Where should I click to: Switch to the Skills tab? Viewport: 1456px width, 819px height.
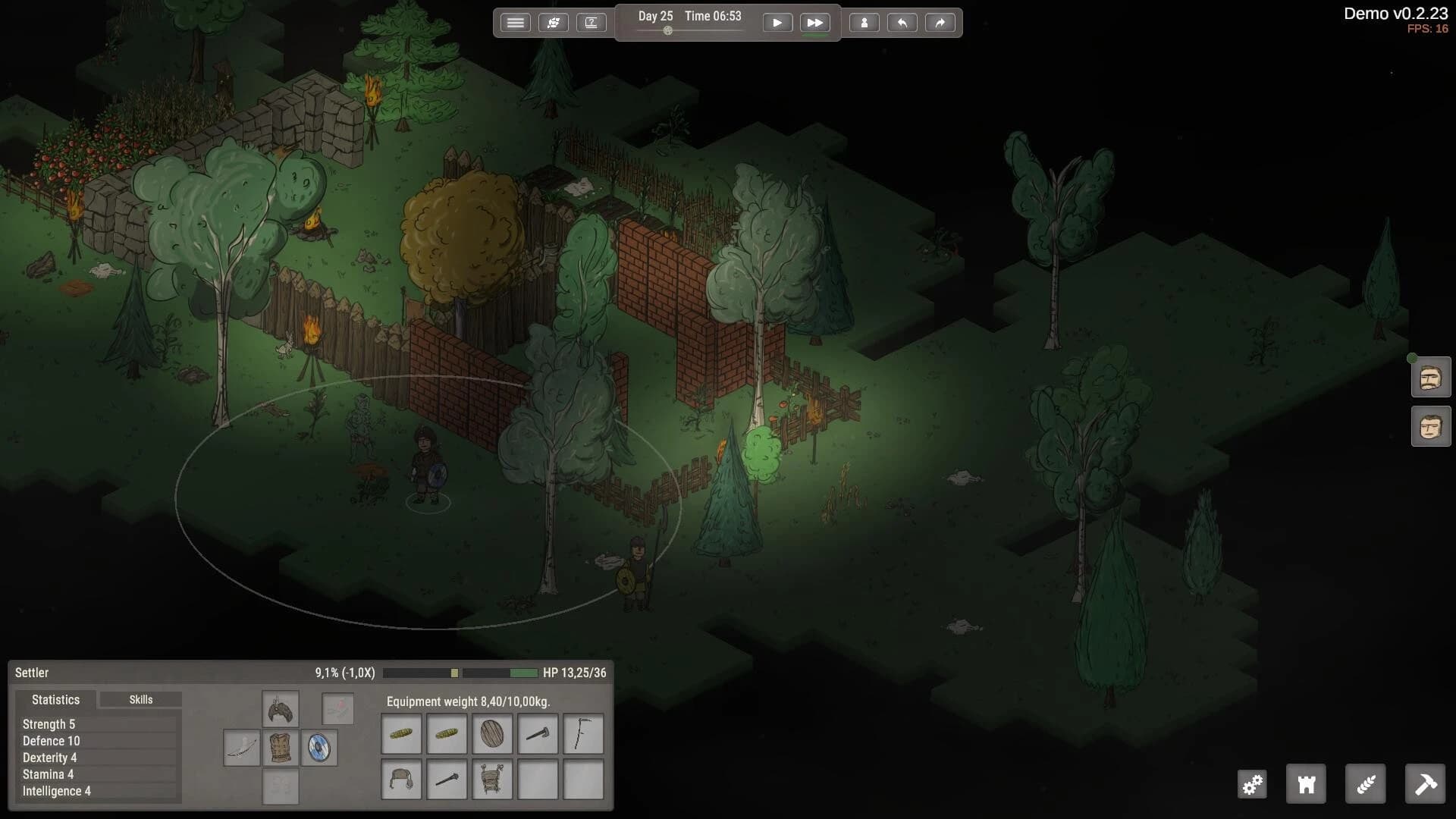140,699
